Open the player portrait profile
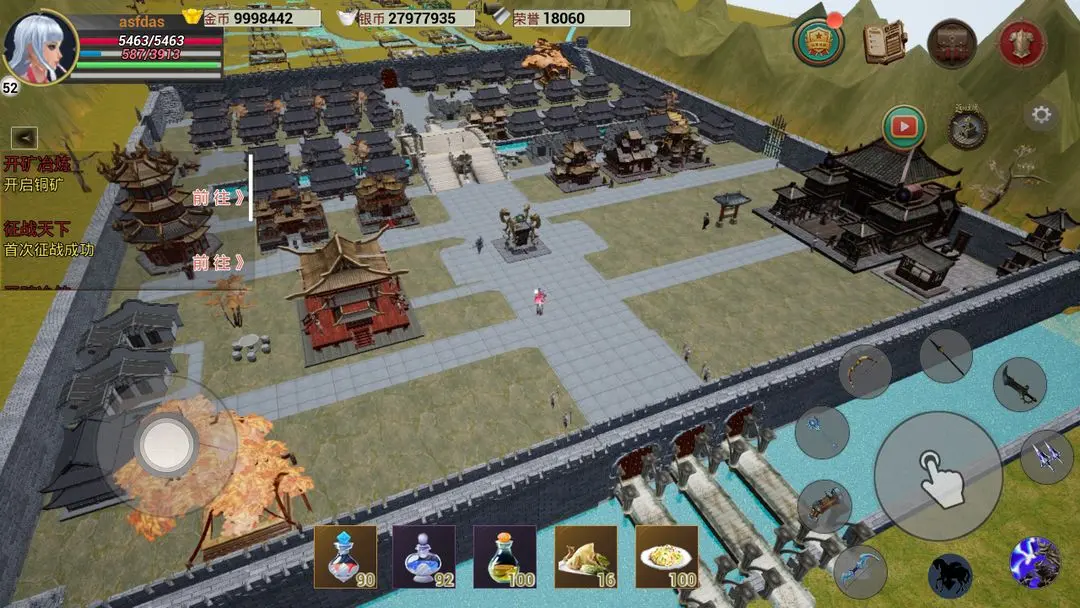The height and width of the screenshot is (608, 1080). click(40, 46)
